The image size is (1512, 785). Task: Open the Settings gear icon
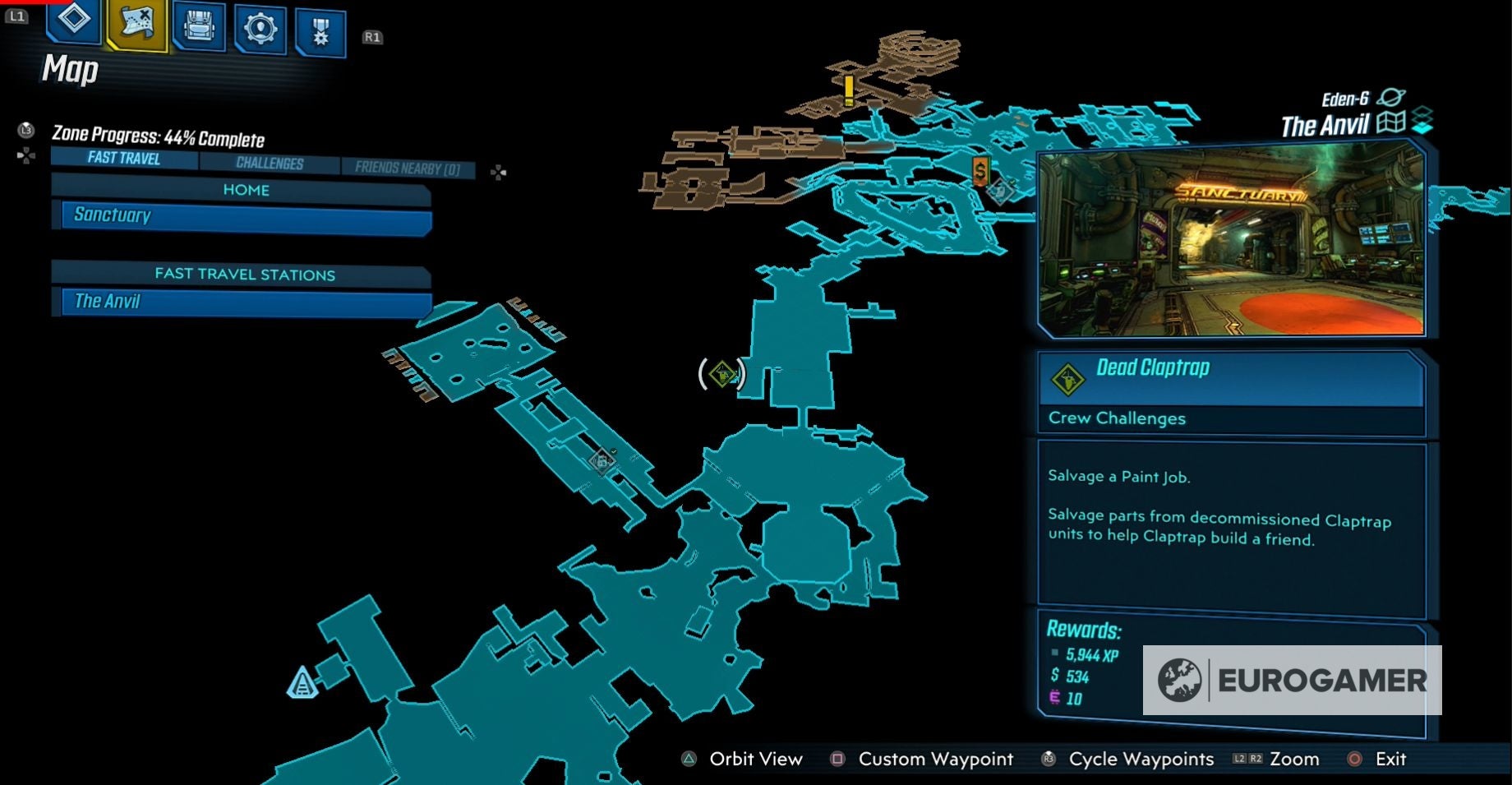(259, 28)
